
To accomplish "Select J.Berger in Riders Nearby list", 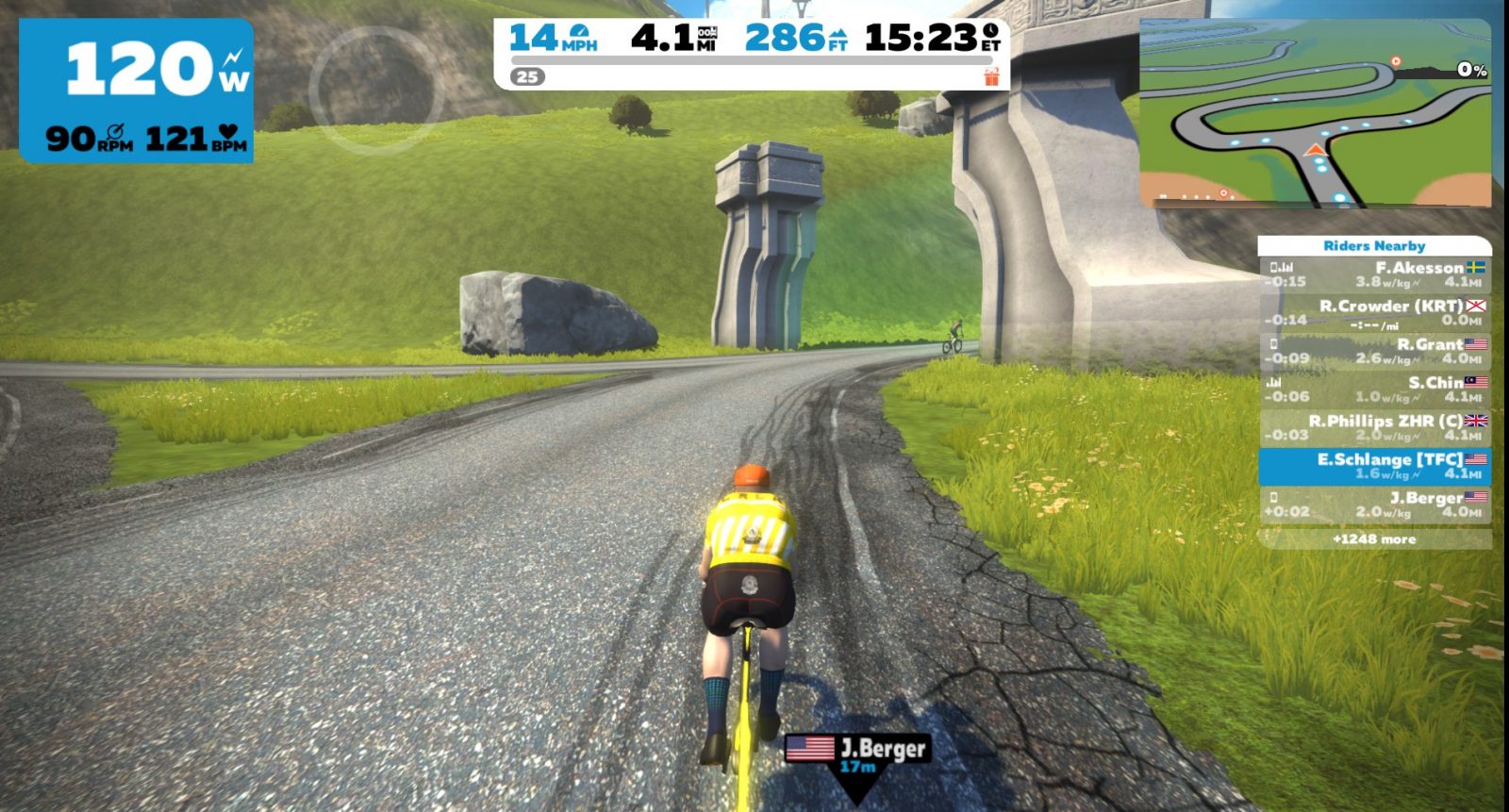I will click(1375, 505).
